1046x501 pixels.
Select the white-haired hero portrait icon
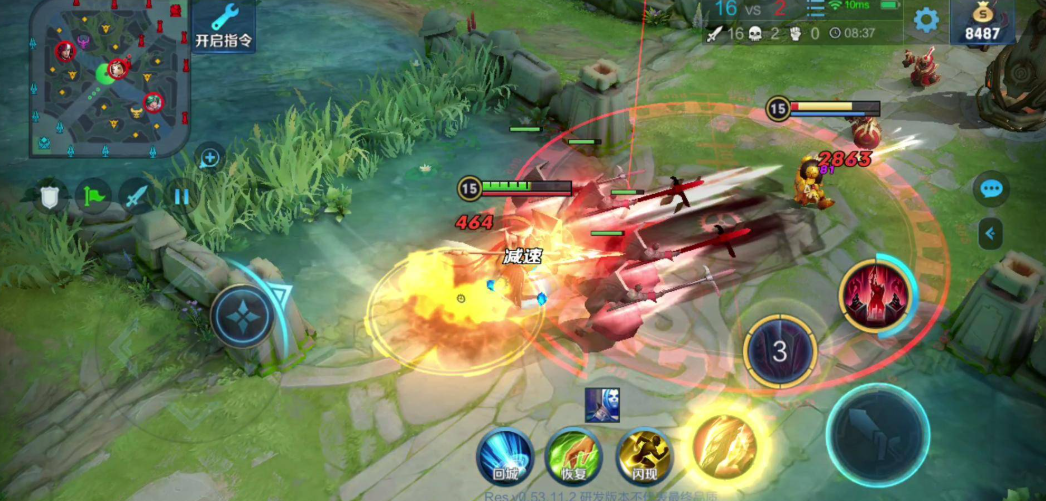[603, 404]
